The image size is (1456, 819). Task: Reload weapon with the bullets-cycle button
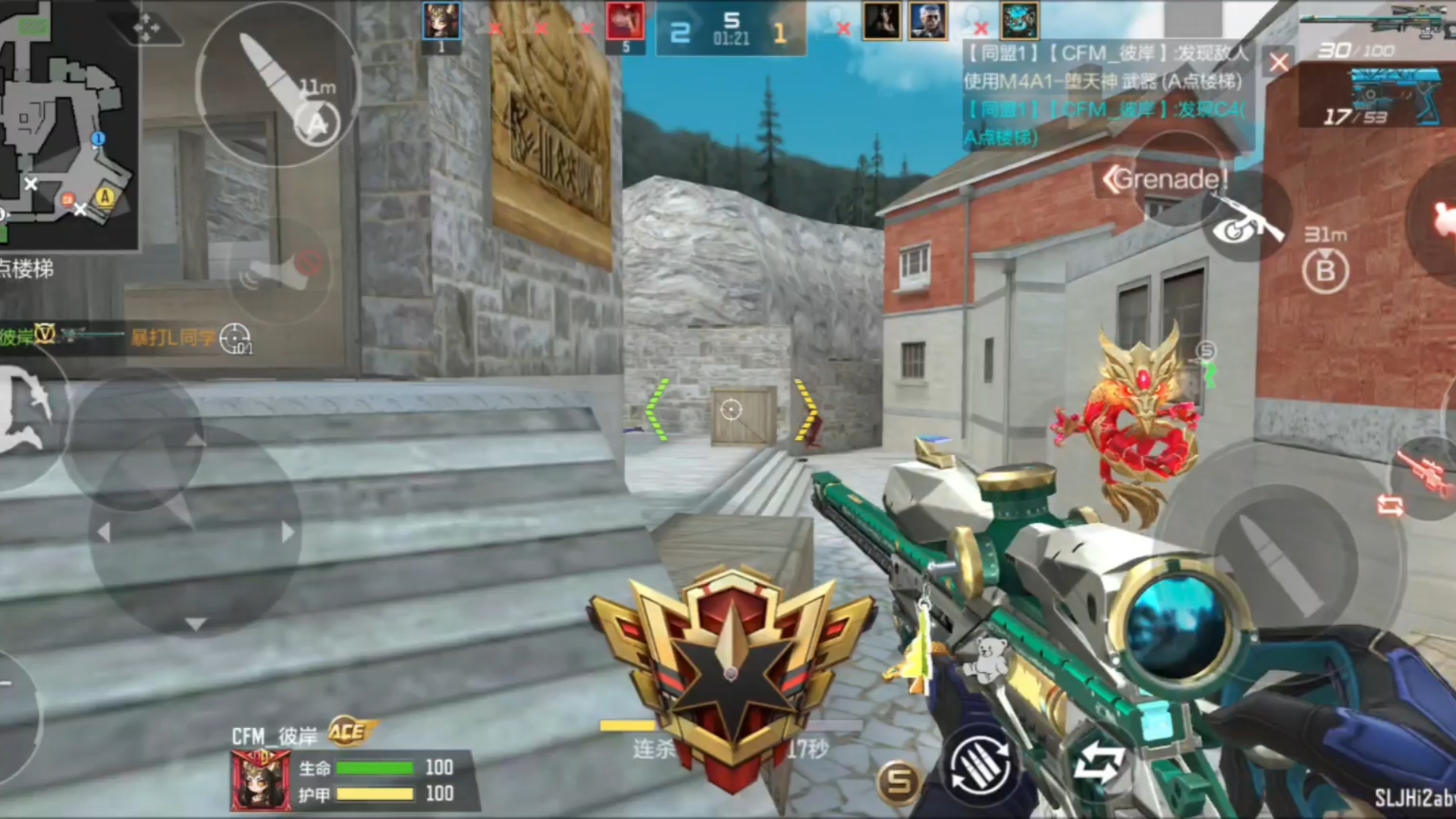point(980,767)
